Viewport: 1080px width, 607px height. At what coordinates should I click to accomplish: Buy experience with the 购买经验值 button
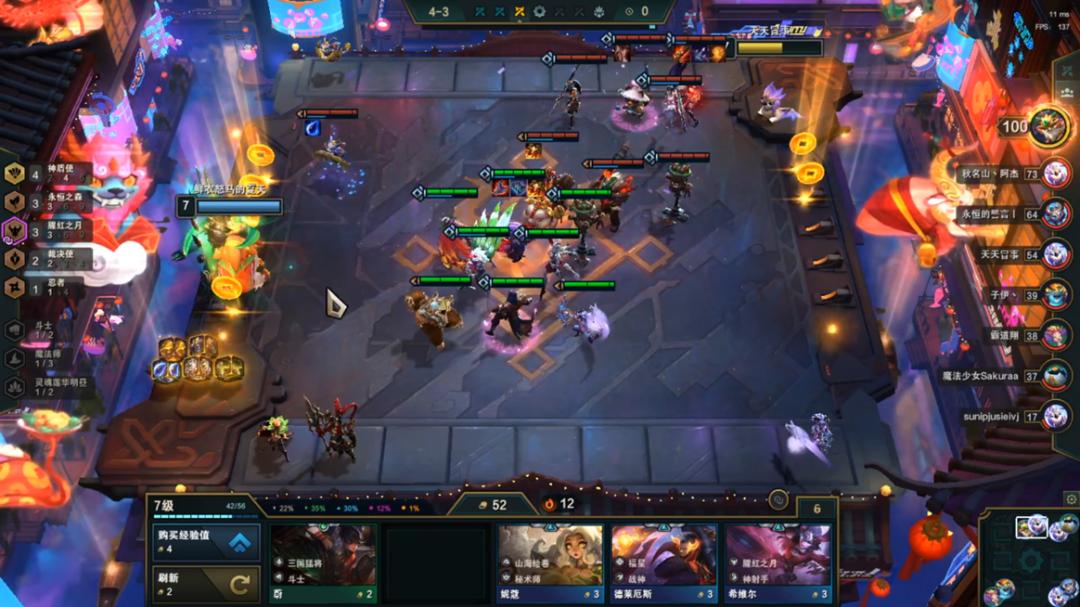[x=207, y=543]
